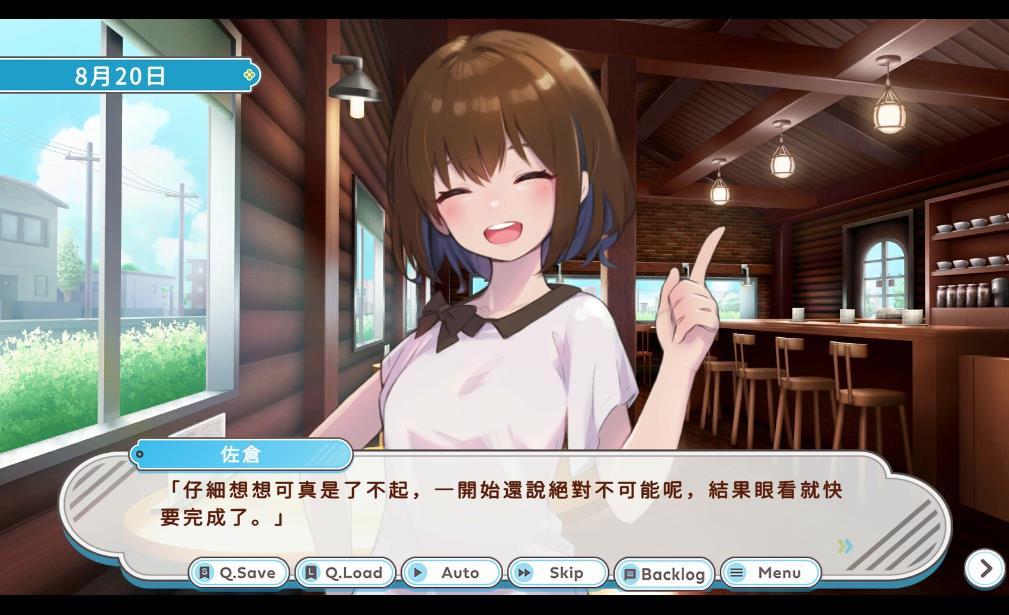
Task: Enable Auto dialogue playback
Action: pos(451,573)
